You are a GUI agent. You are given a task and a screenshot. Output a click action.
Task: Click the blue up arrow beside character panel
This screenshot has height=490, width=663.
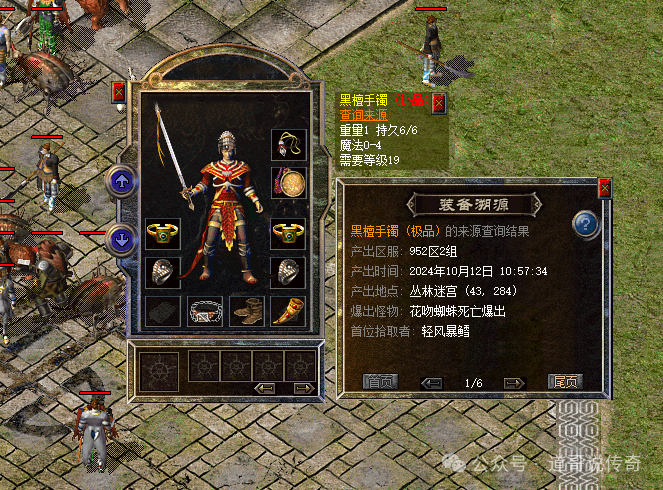(x=122, y=182)
